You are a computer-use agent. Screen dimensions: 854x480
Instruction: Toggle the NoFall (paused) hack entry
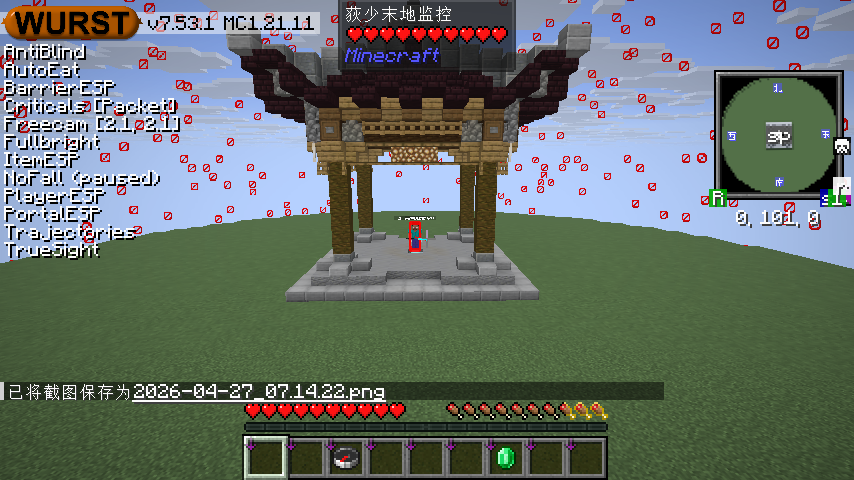(x=81, y=178)
